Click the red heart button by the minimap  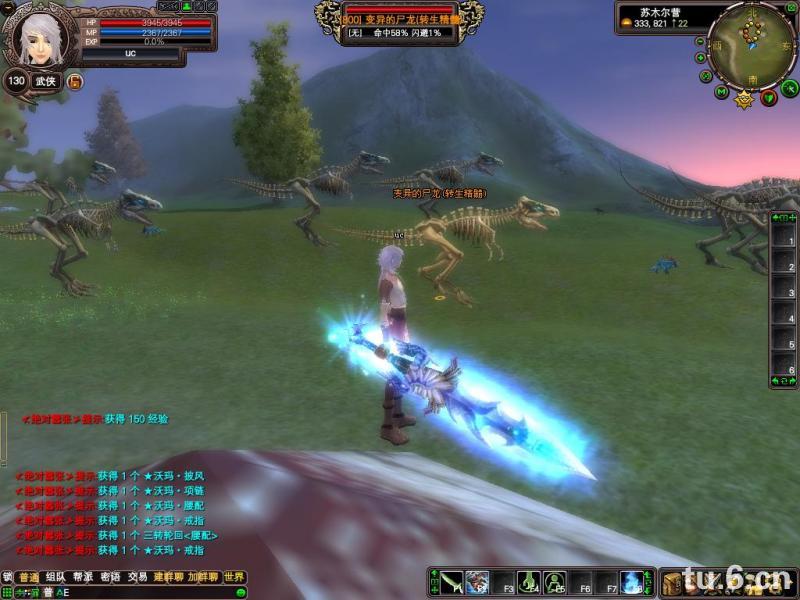click(768, 97)
